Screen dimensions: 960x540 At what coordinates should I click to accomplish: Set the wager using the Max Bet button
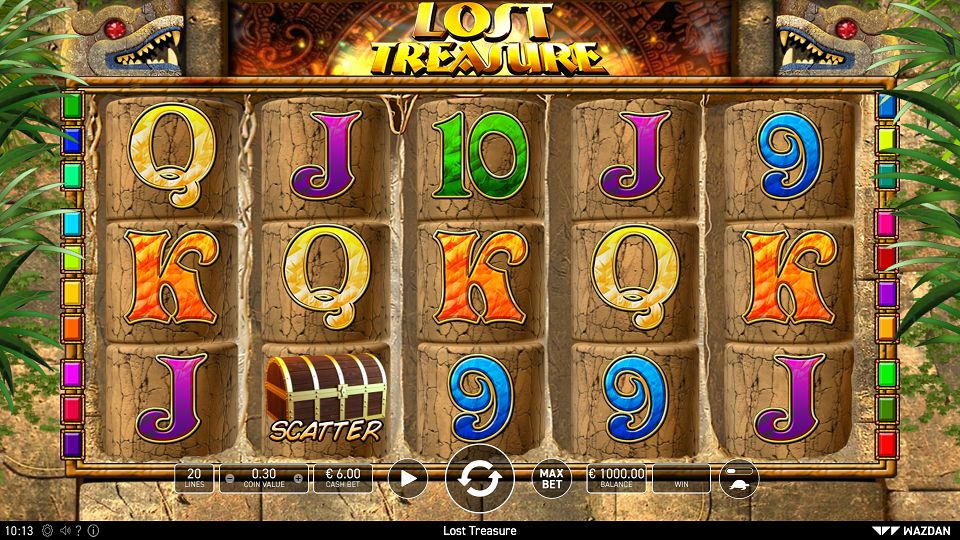tap(551, 479)
